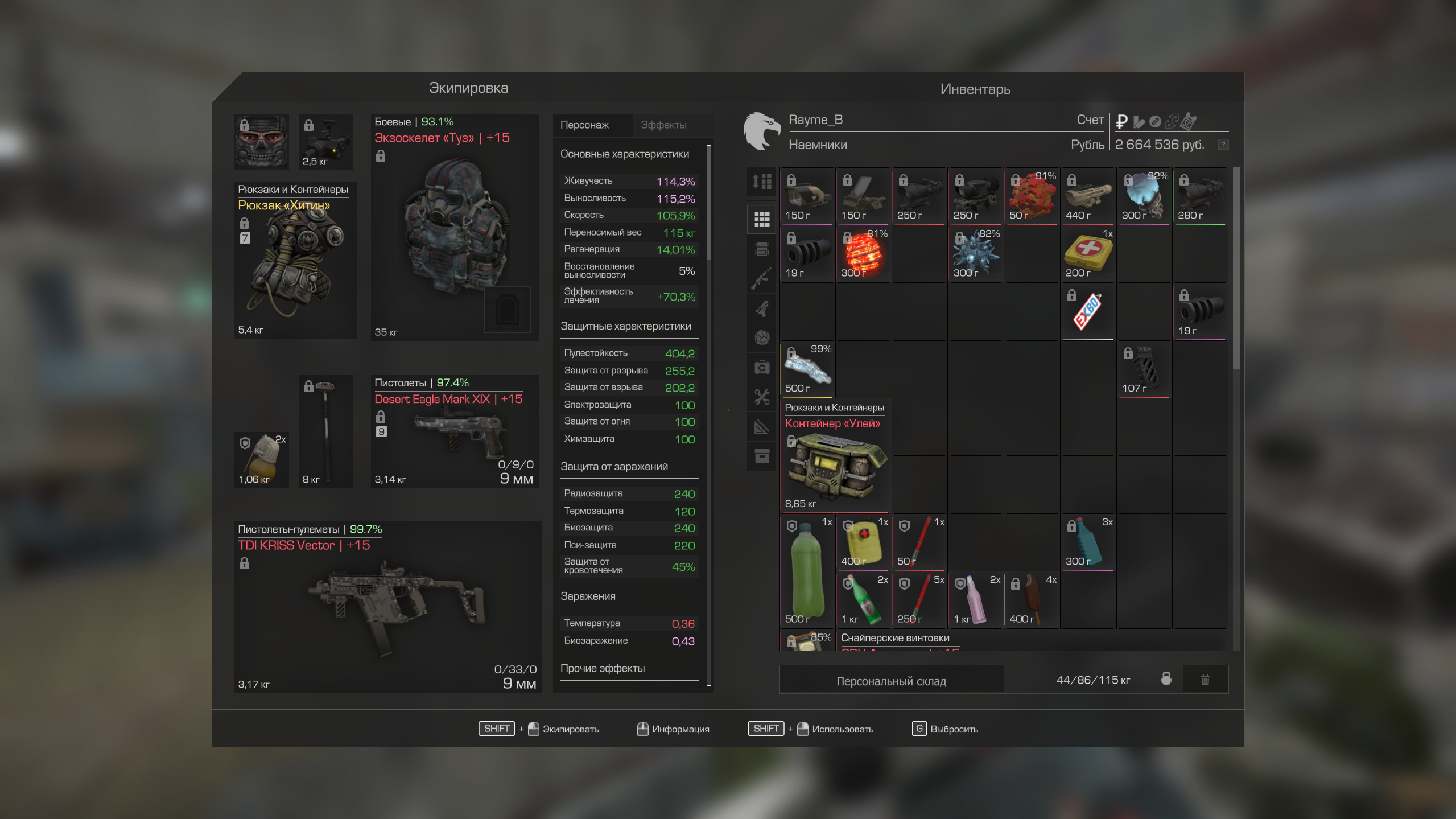Show all items with the grid filter
Image resolution: width=1456 pixels, height=819 pixels.
[762, 219]
